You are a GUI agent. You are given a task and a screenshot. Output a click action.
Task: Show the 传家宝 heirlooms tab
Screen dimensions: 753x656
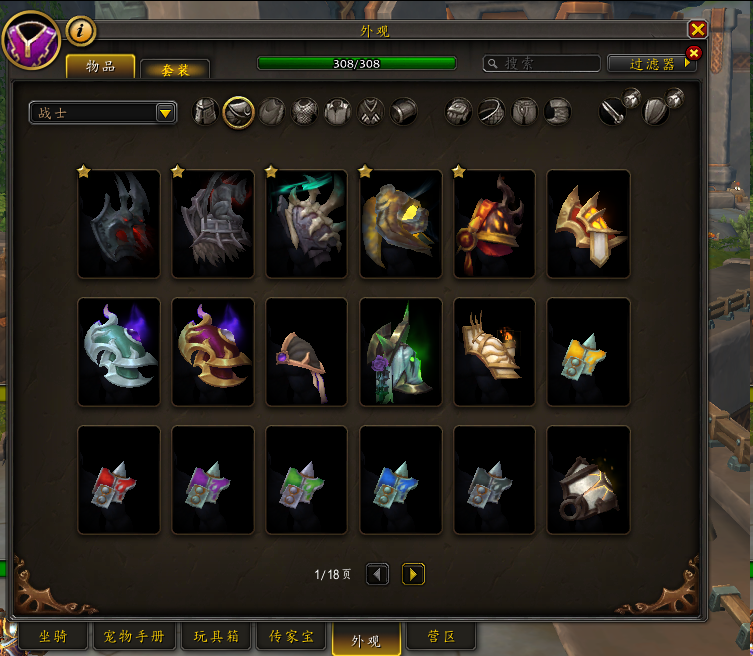[291, 636]
